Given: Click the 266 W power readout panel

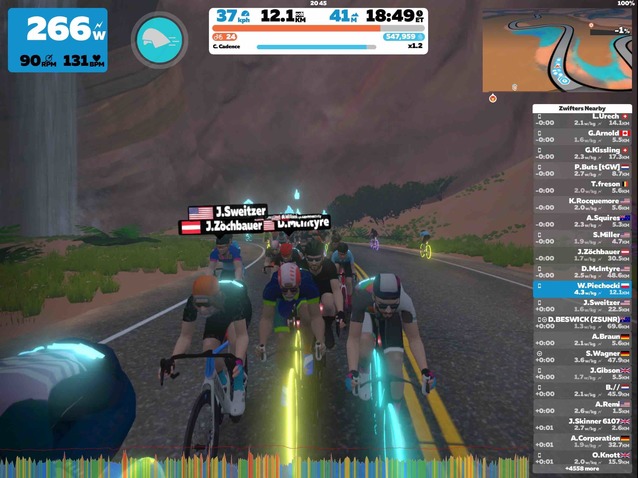Looking at the screenshot, I should (x=58, y=40).
